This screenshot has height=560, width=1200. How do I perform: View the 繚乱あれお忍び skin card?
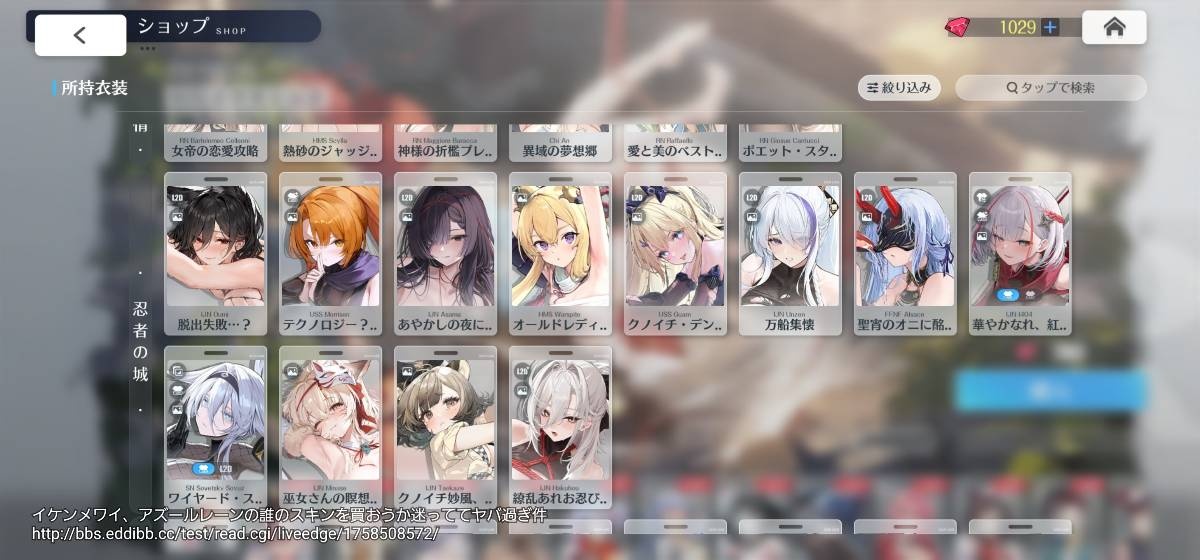pyautogui.click(x=560, y=427)
